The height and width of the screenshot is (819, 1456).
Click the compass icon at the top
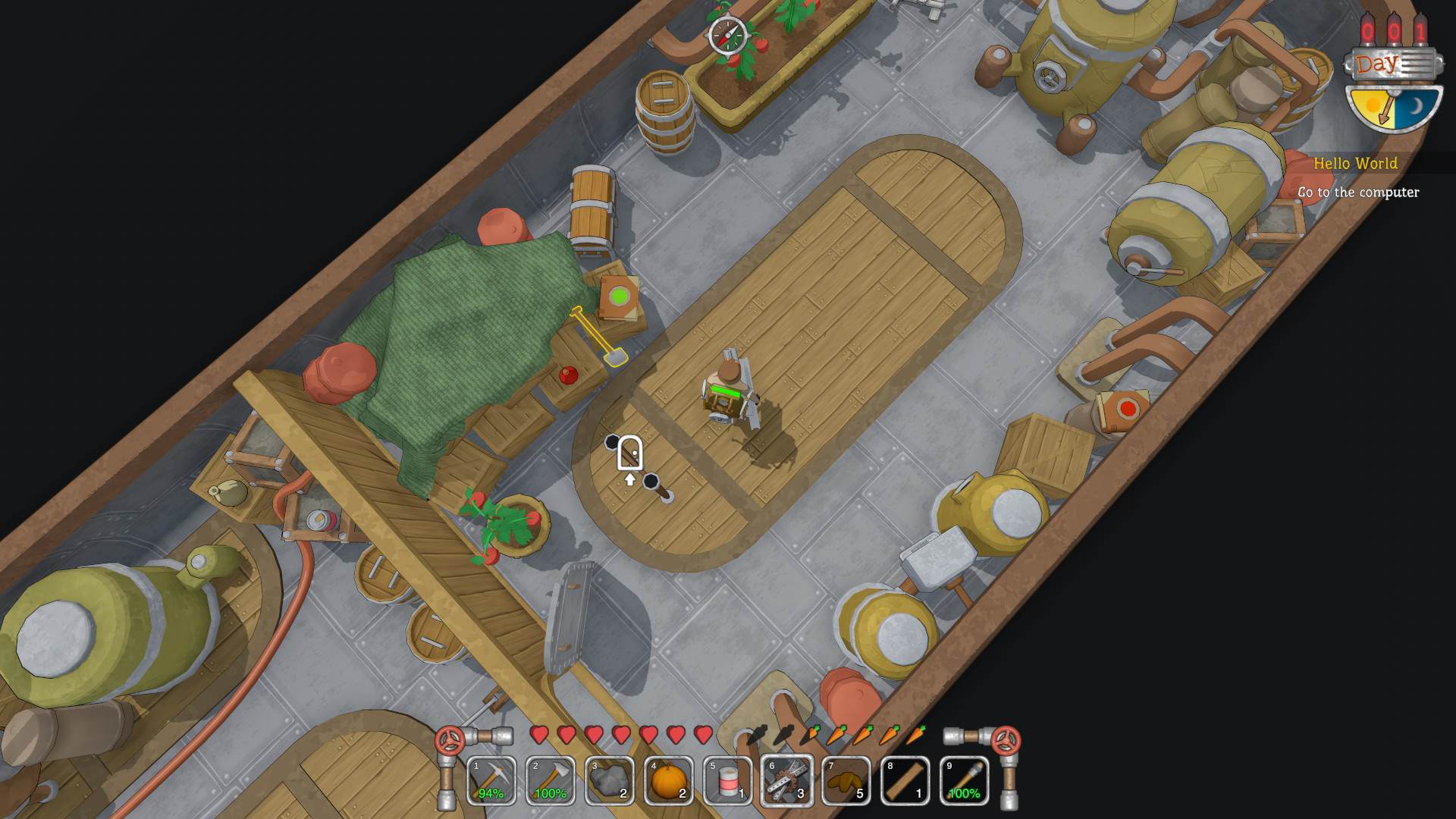click(x=727, y=35)
